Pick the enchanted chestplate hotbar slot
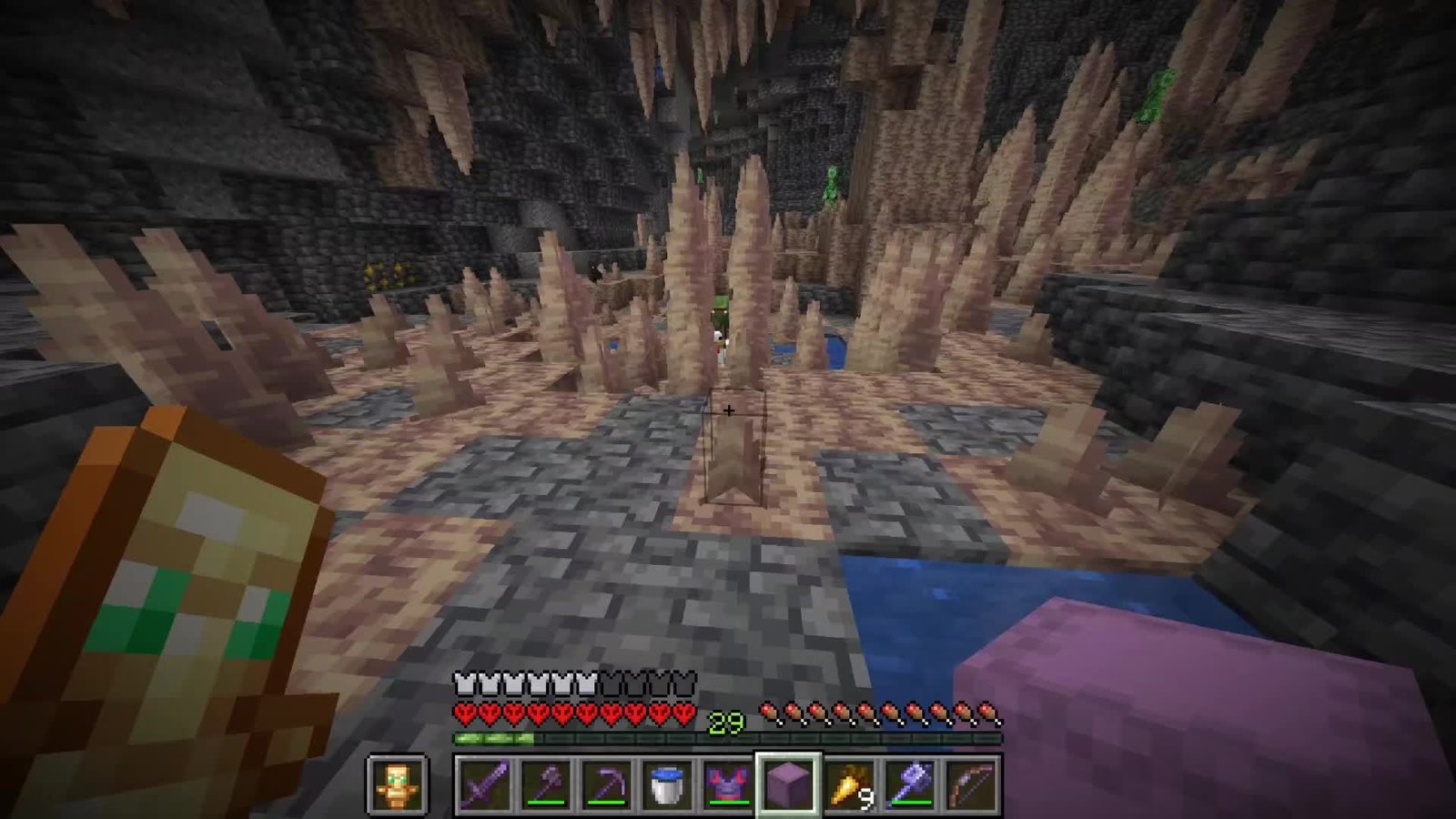1456x819 pixels. [x=727, y=784]
